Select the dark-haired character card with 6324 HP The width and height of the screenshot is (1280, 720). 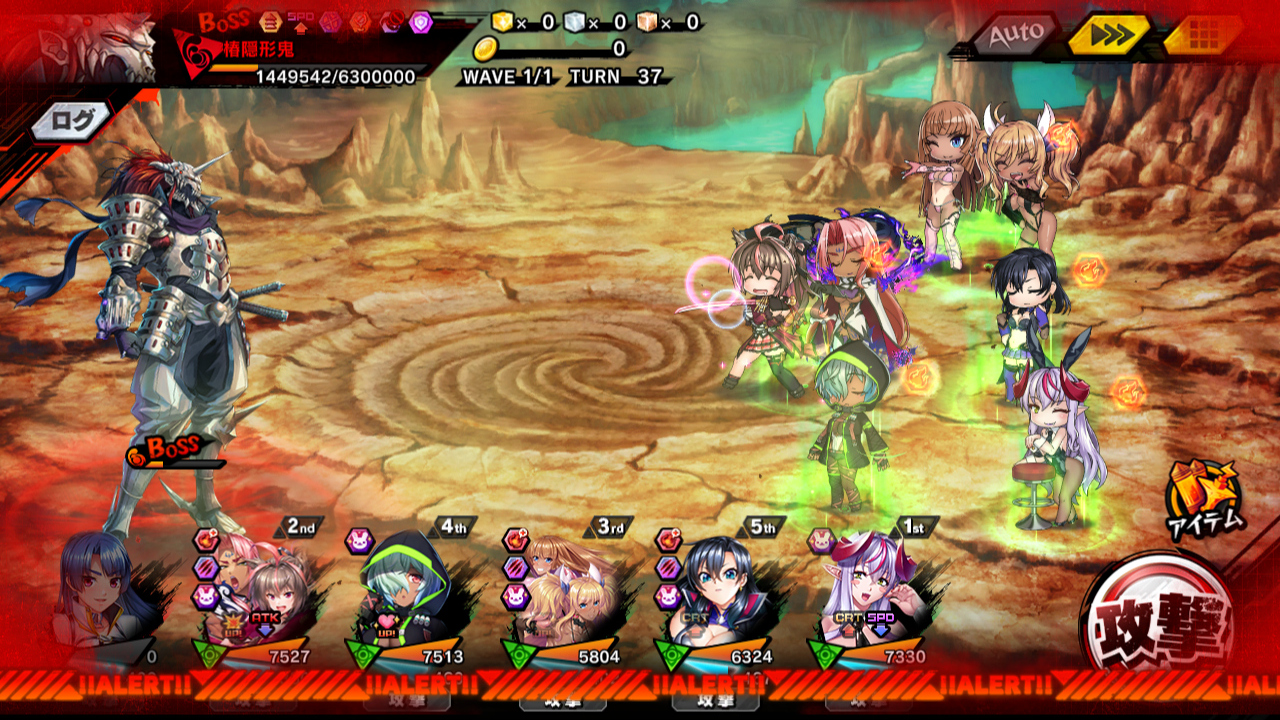716,597
